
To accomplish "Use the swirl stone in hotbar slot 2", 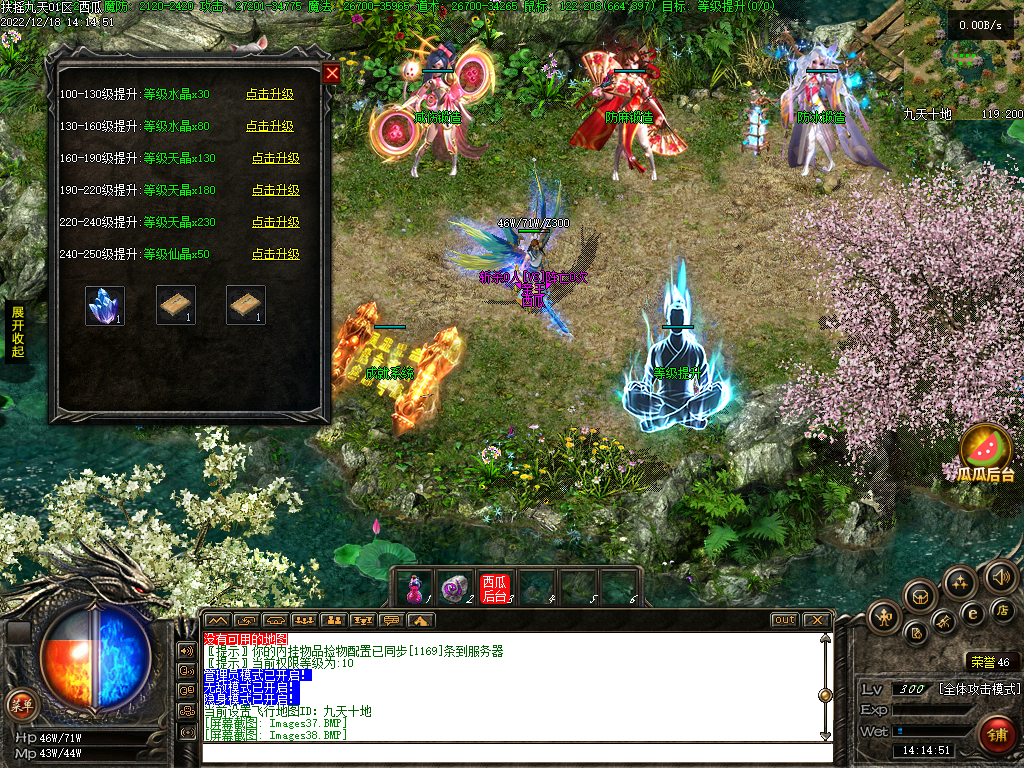I will coord(455,588).
